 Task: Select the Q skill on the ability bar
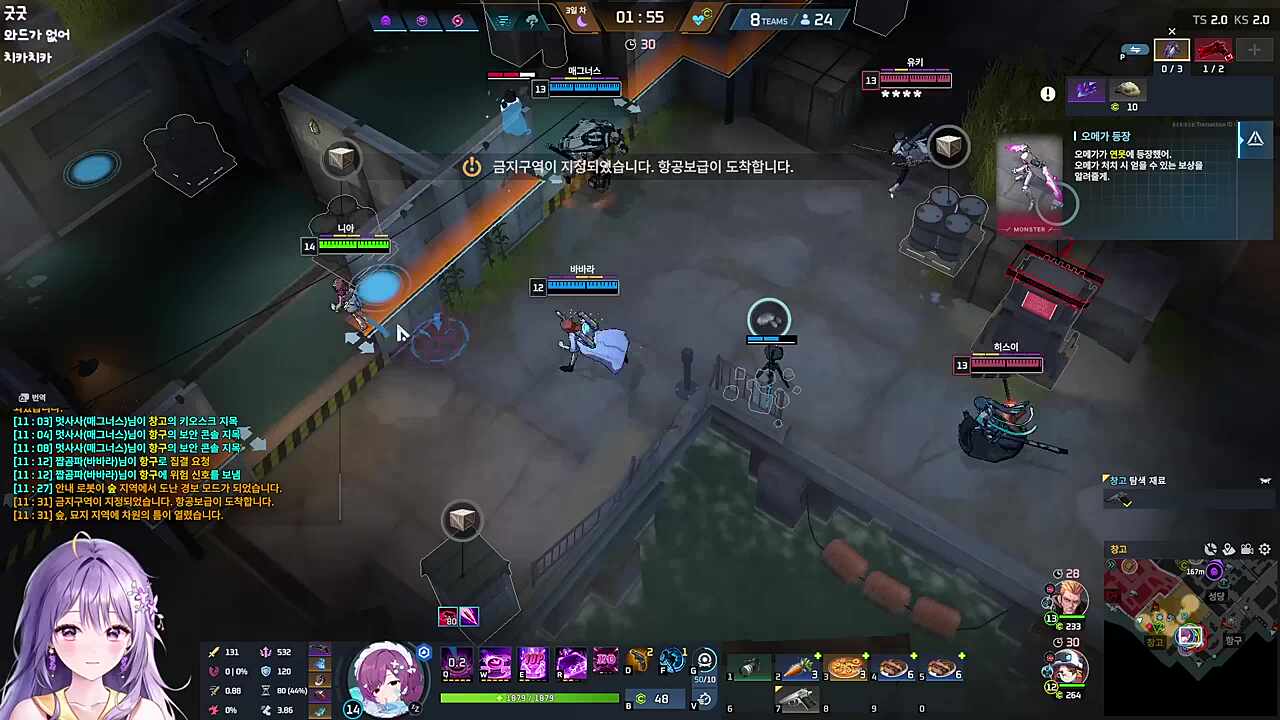pos(457,663)
